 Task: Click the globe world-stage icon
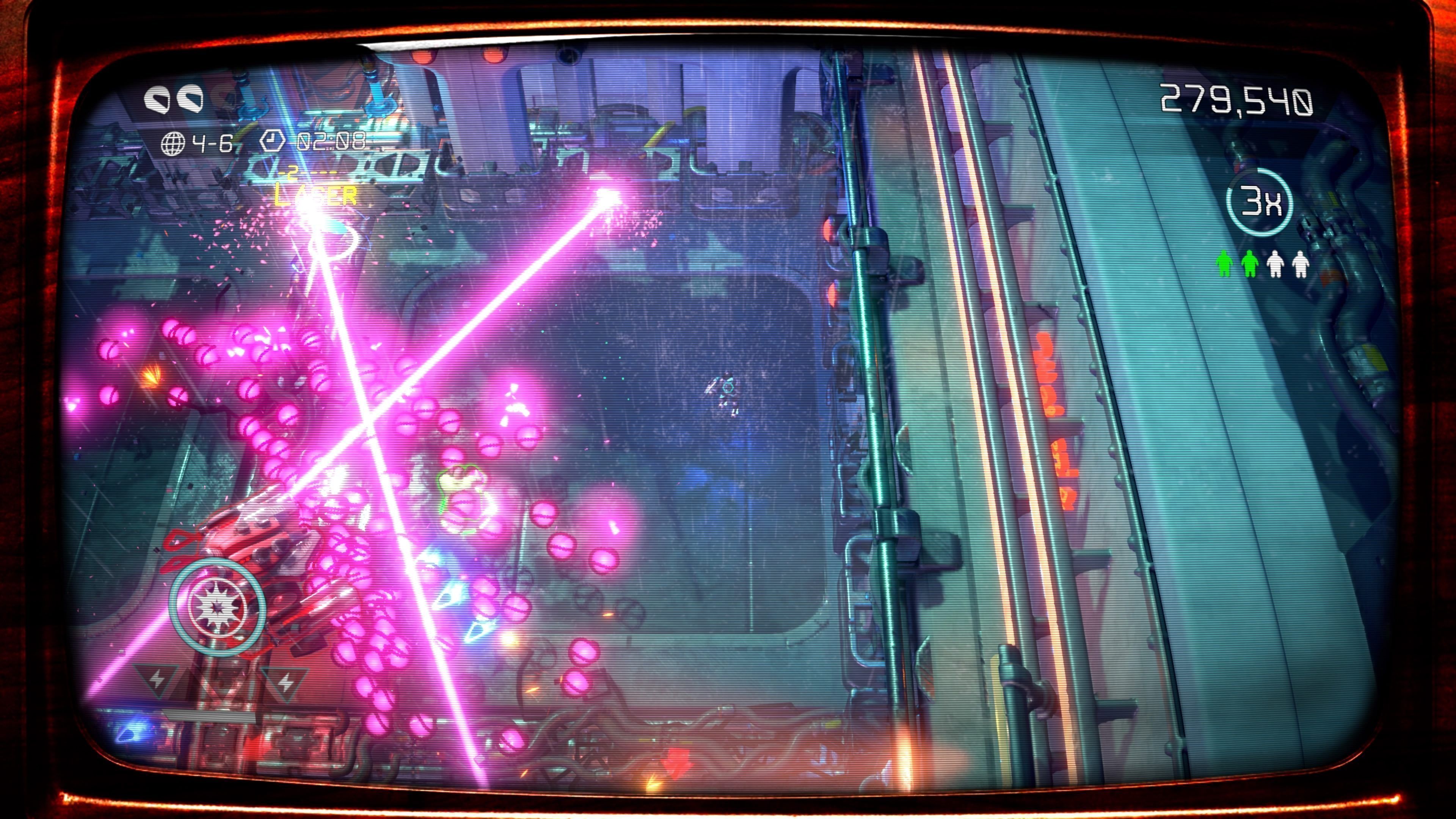point(173,144)
